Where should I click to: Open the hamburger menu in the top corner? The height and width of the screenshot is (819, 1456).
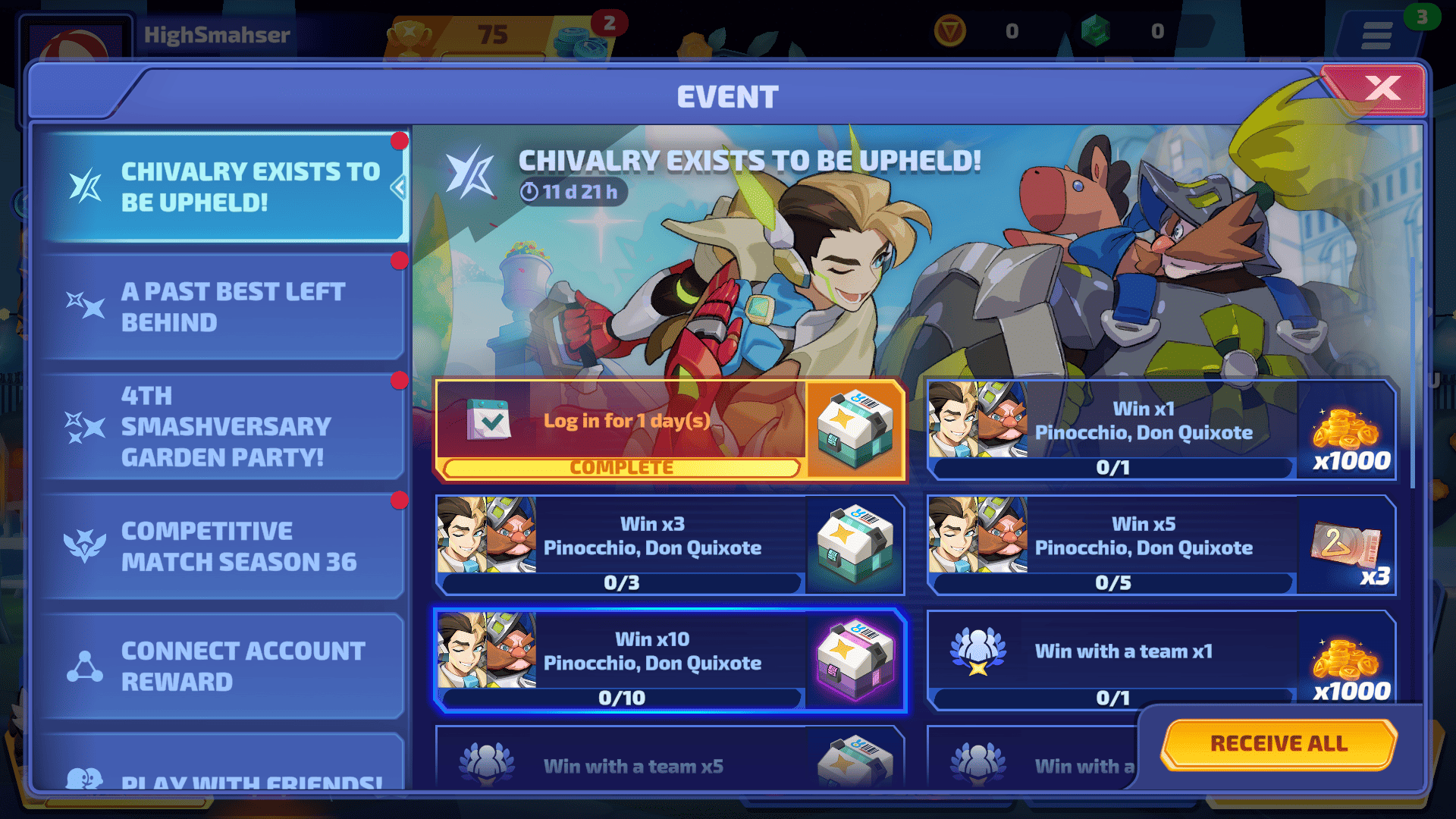point(1376,34)
